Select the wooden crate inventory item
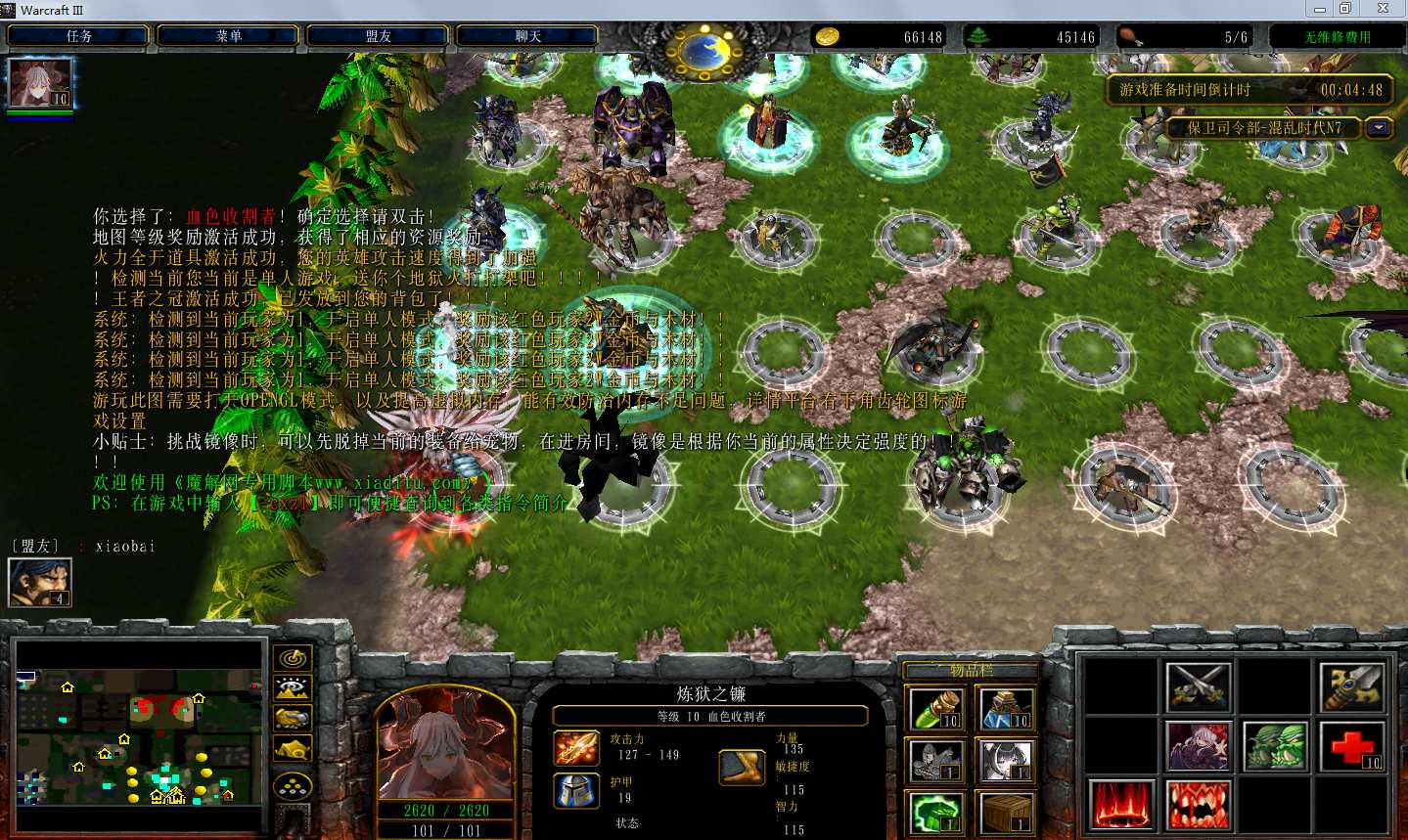The width and height of the screenshot is (1408, 840). click(1007, 813)
